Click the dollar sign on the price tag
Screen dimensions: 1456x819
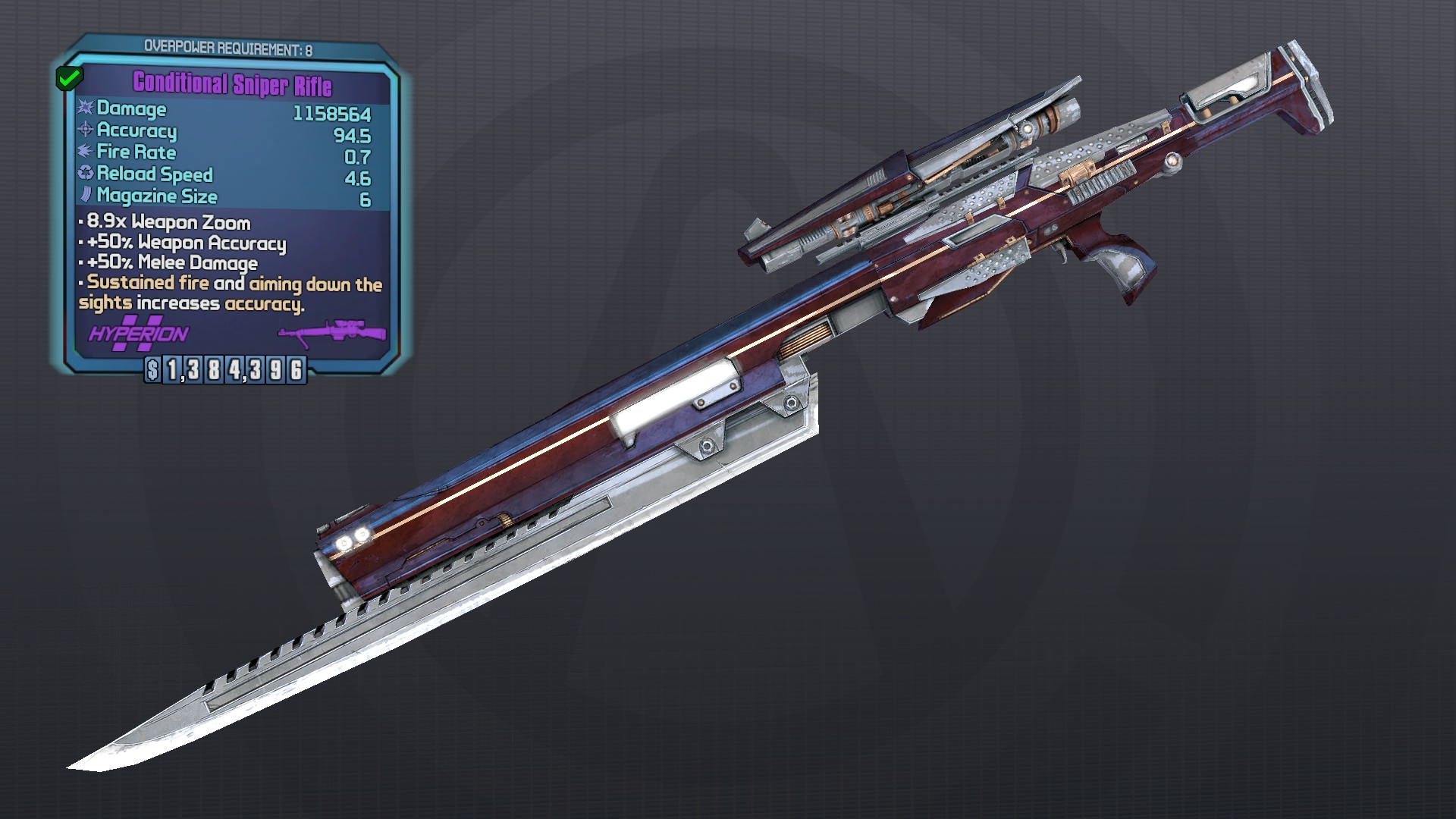[152, 371]
